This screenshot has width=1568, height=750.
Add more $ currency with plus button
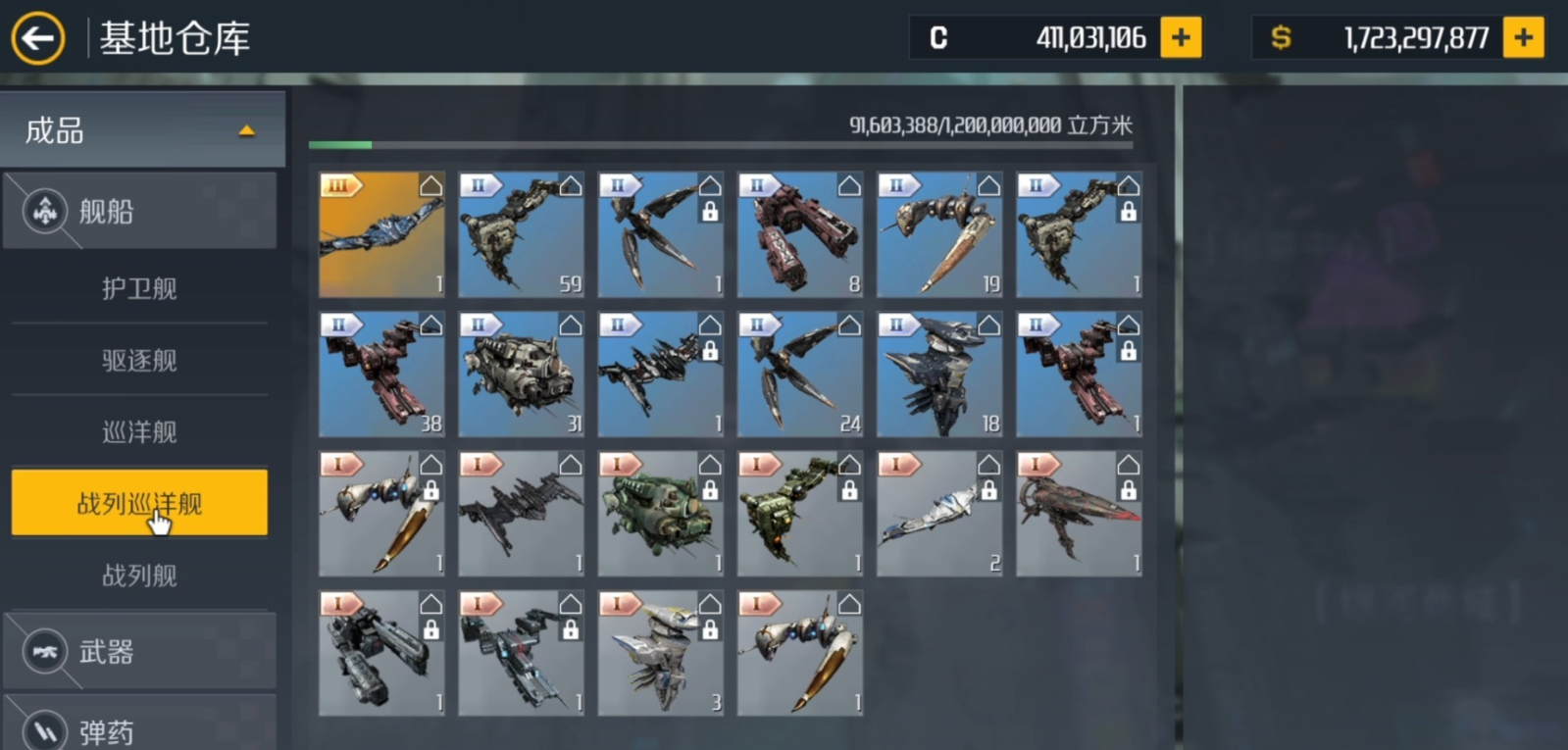tap(1523, 38)
